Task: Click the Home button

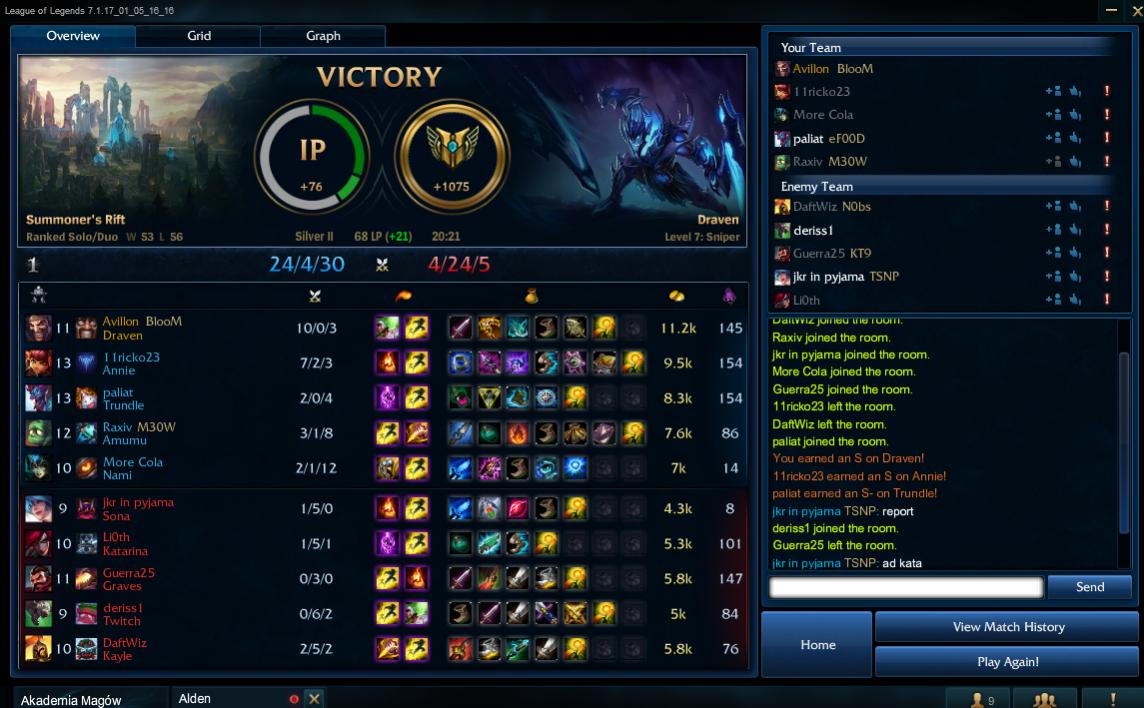Action: (817, 645)
